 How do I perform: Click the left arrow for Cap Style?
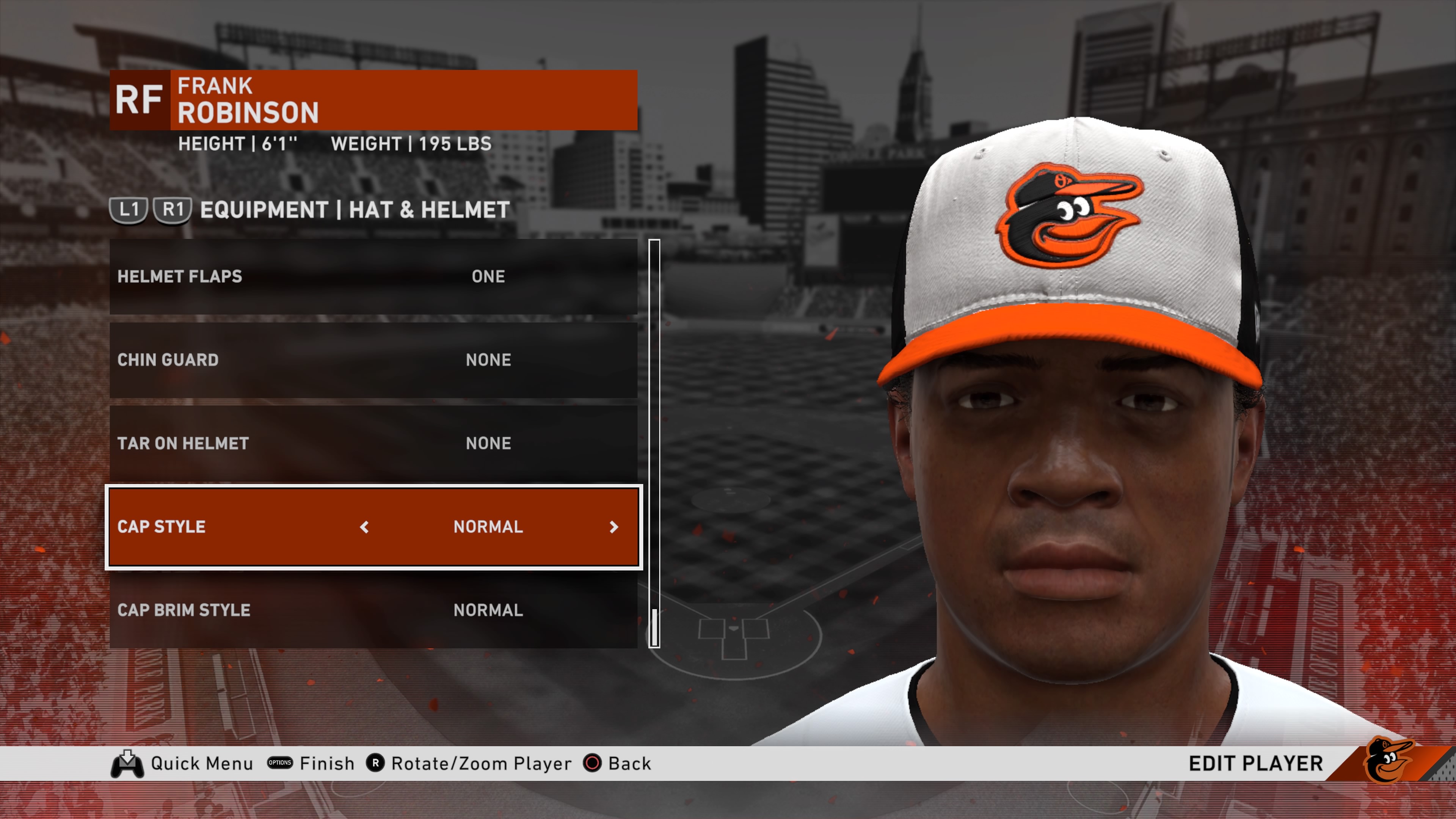point(364,527)
